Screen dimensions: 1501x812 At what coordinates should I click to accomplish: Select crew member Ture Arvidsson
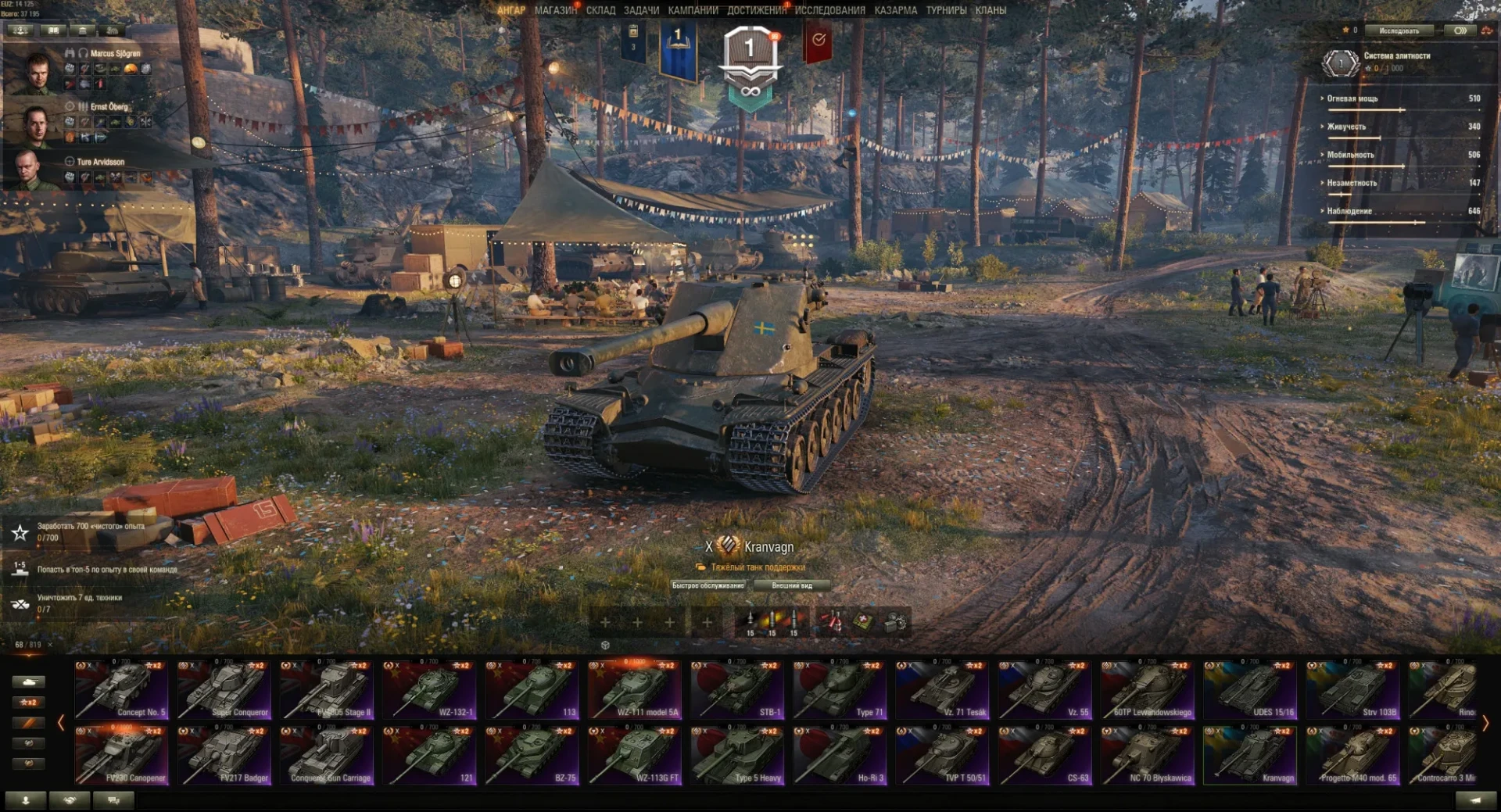(x=100, y=162)
